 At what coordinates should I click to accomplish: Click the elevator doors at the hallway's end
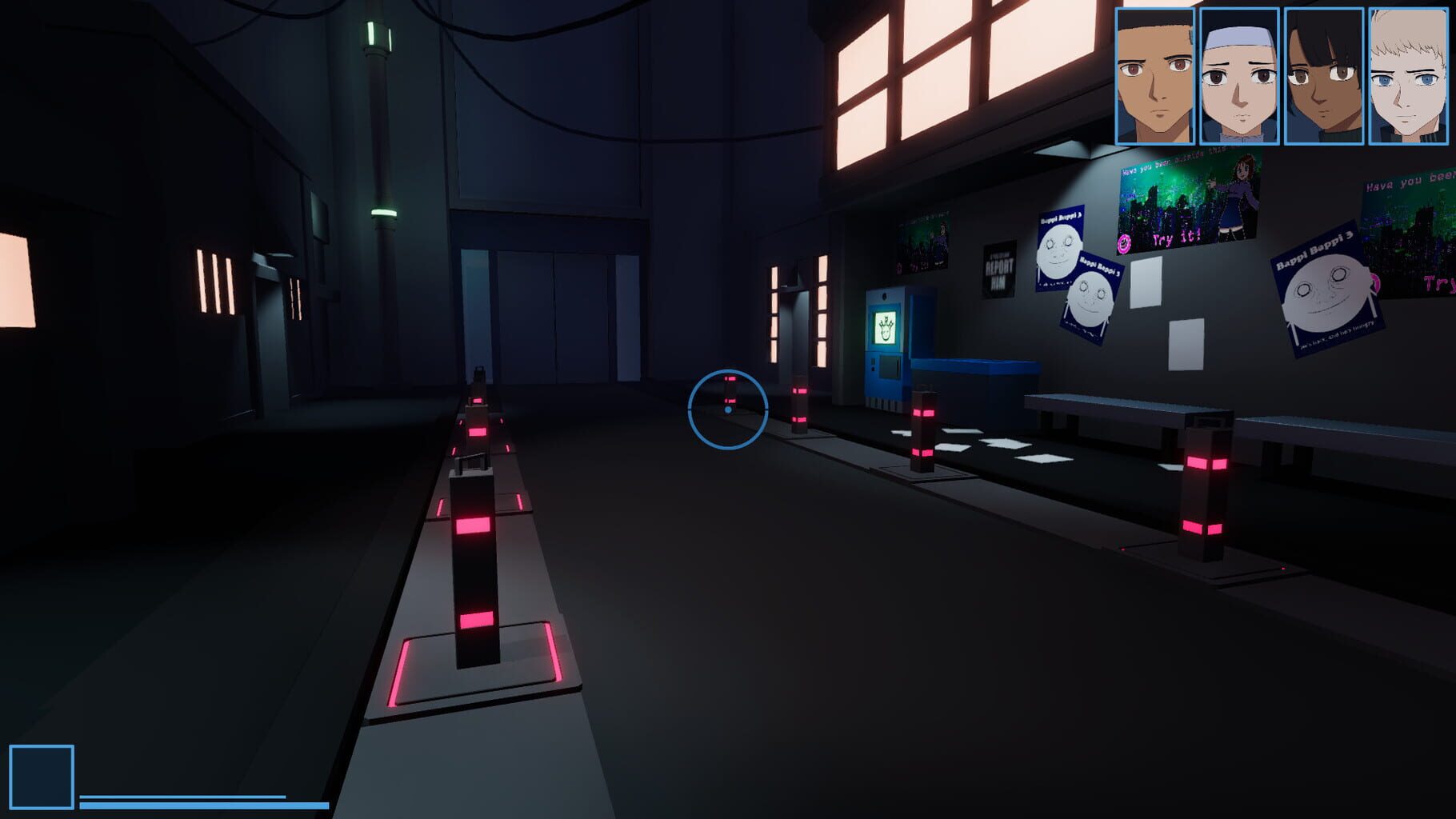552,316
